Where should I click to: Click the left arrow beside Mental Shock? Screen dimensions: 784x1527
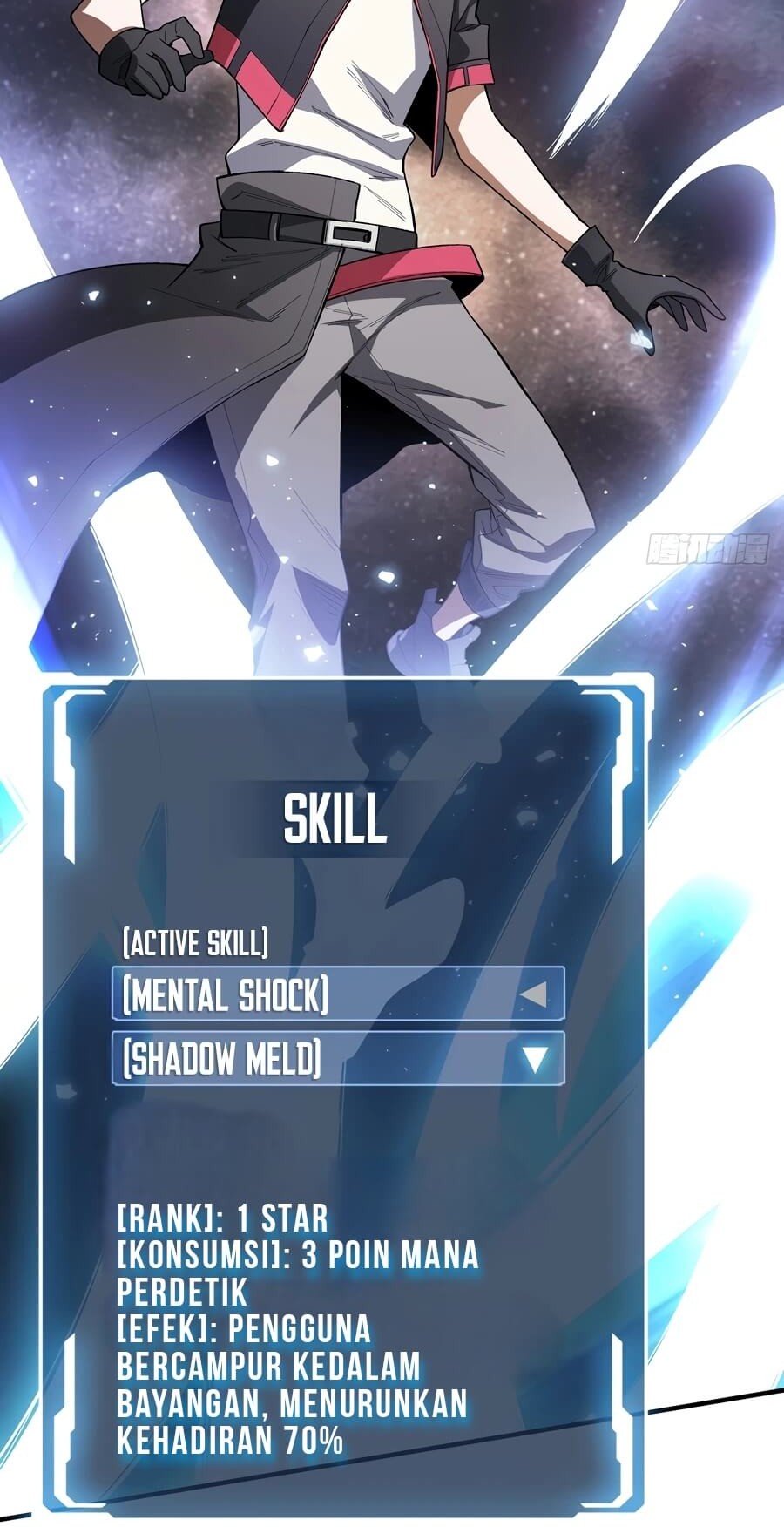533,994
